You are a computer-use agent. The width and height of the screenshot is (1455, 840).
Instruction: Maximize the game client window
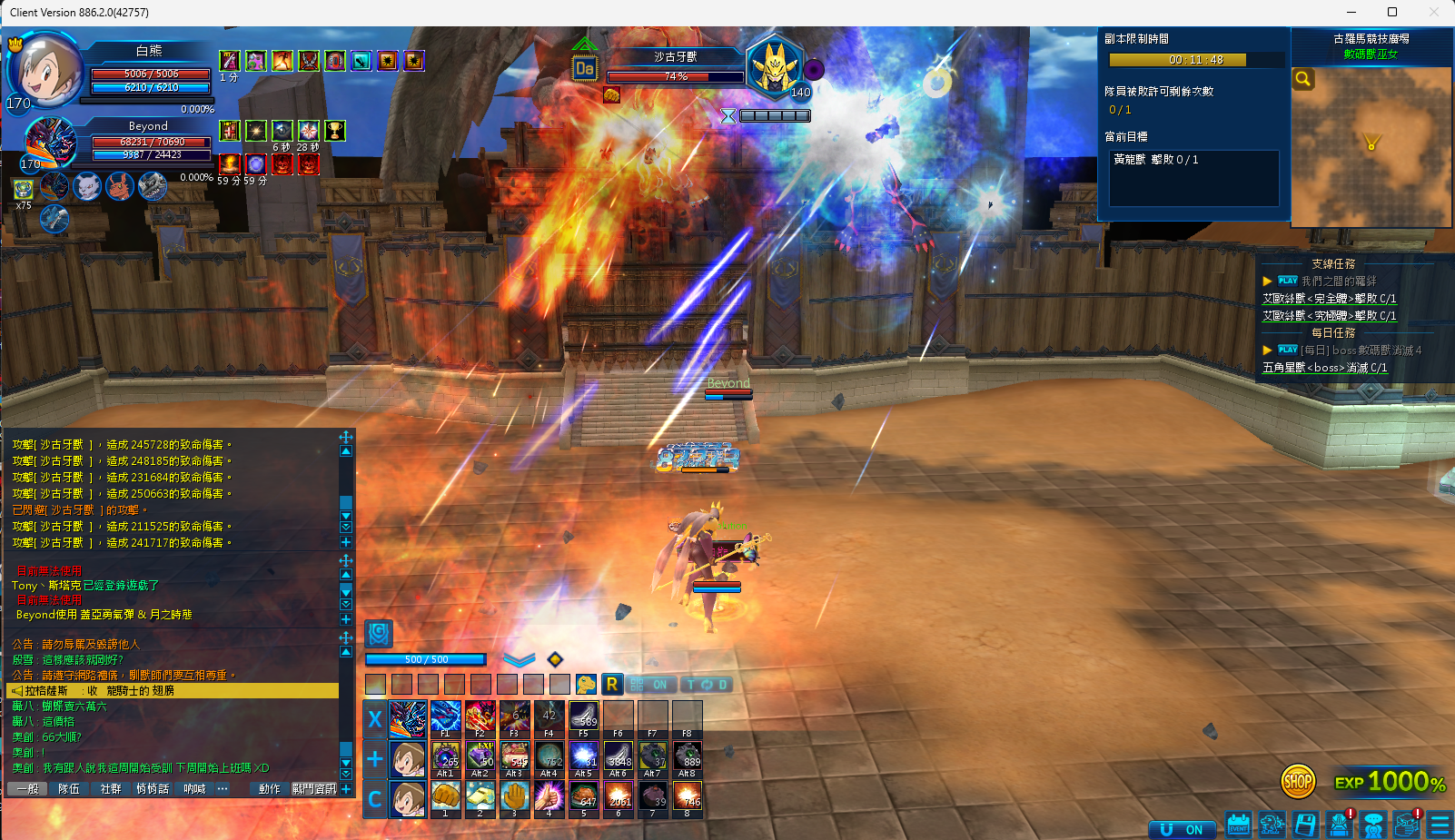pyautogui.click(x=1391, y=12)
